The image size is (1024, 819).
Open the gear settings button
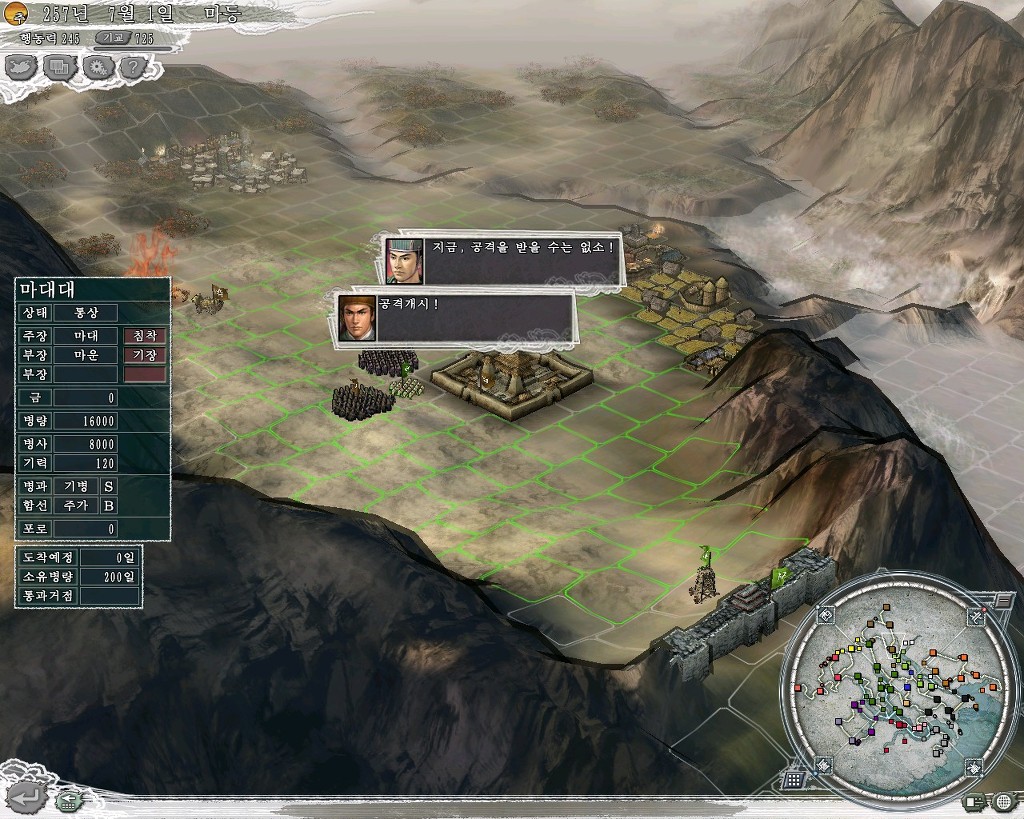tap(97, 67)
